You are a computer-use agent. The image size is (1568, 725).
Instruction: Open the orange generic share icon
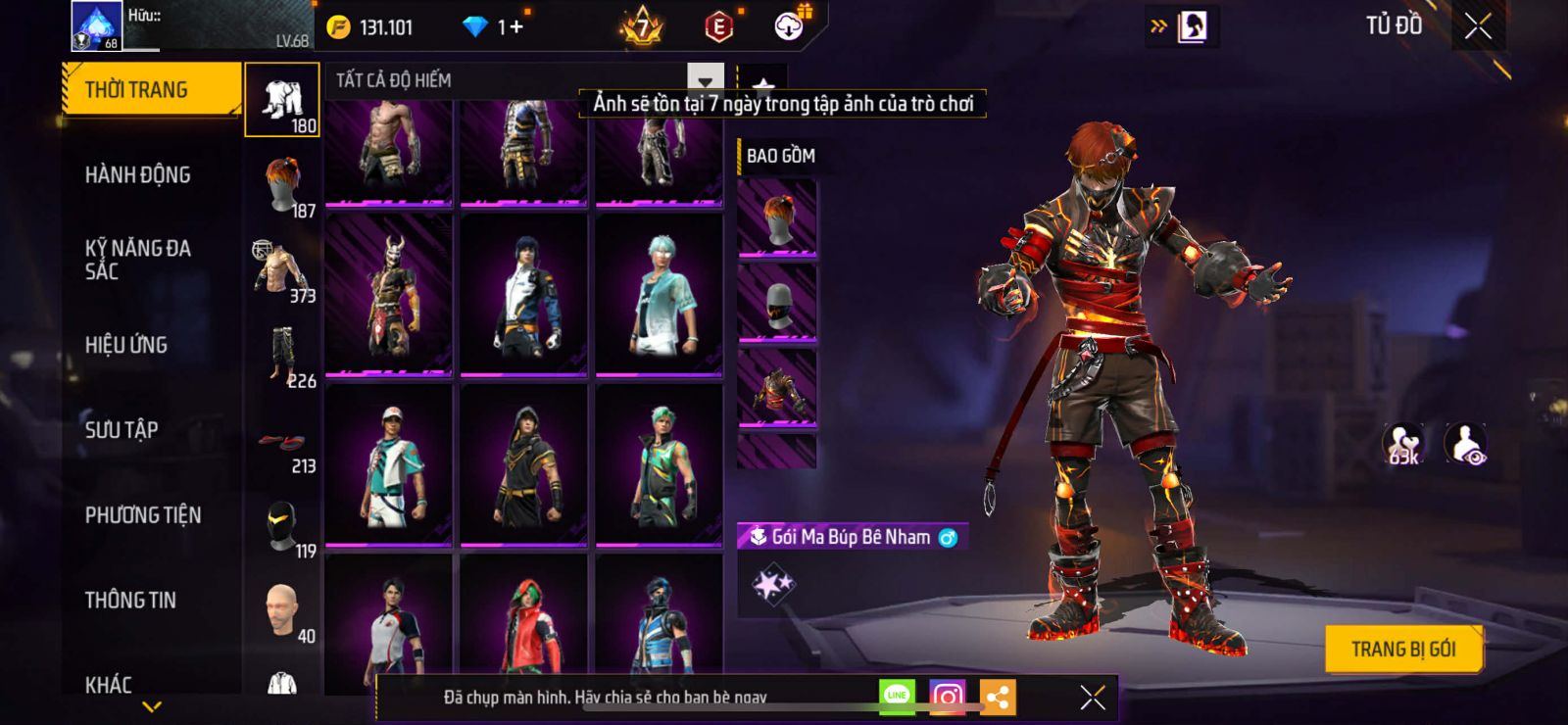pos(997,697)
